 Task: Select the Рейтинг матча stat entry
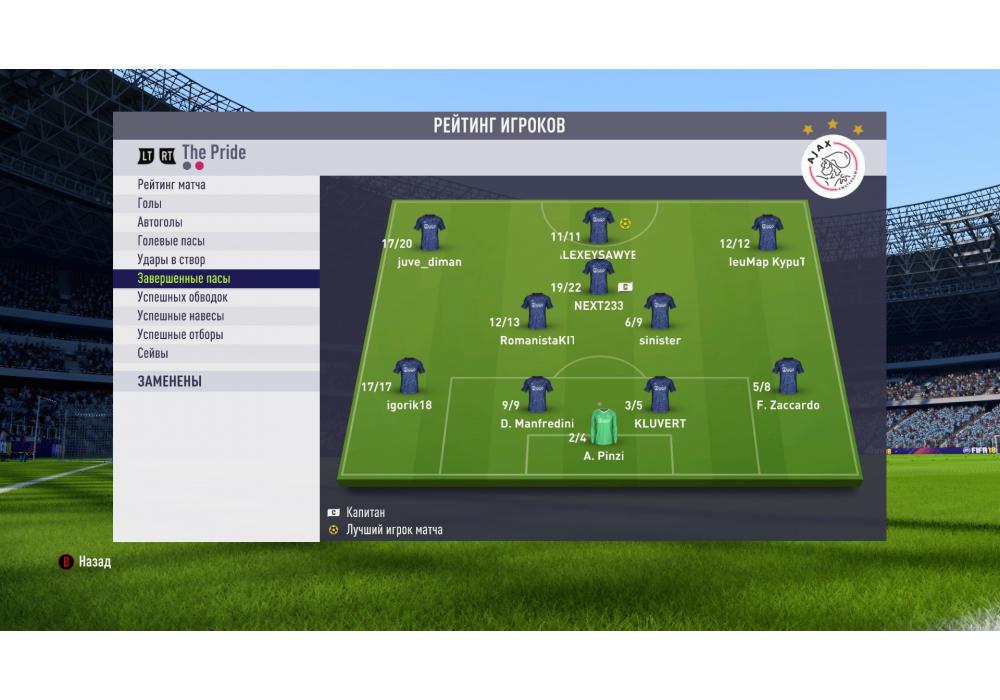(x=172, y=185)
